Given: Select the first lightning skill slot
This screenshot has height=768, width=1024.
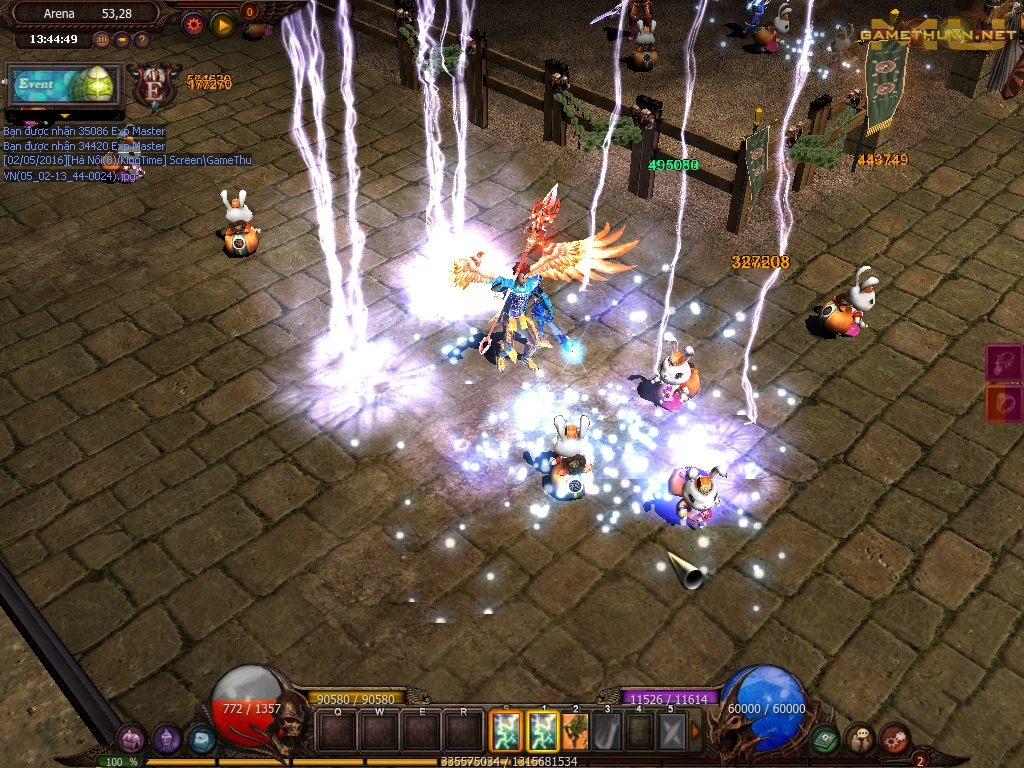Looking at the screenshot, I should (507, 731).
